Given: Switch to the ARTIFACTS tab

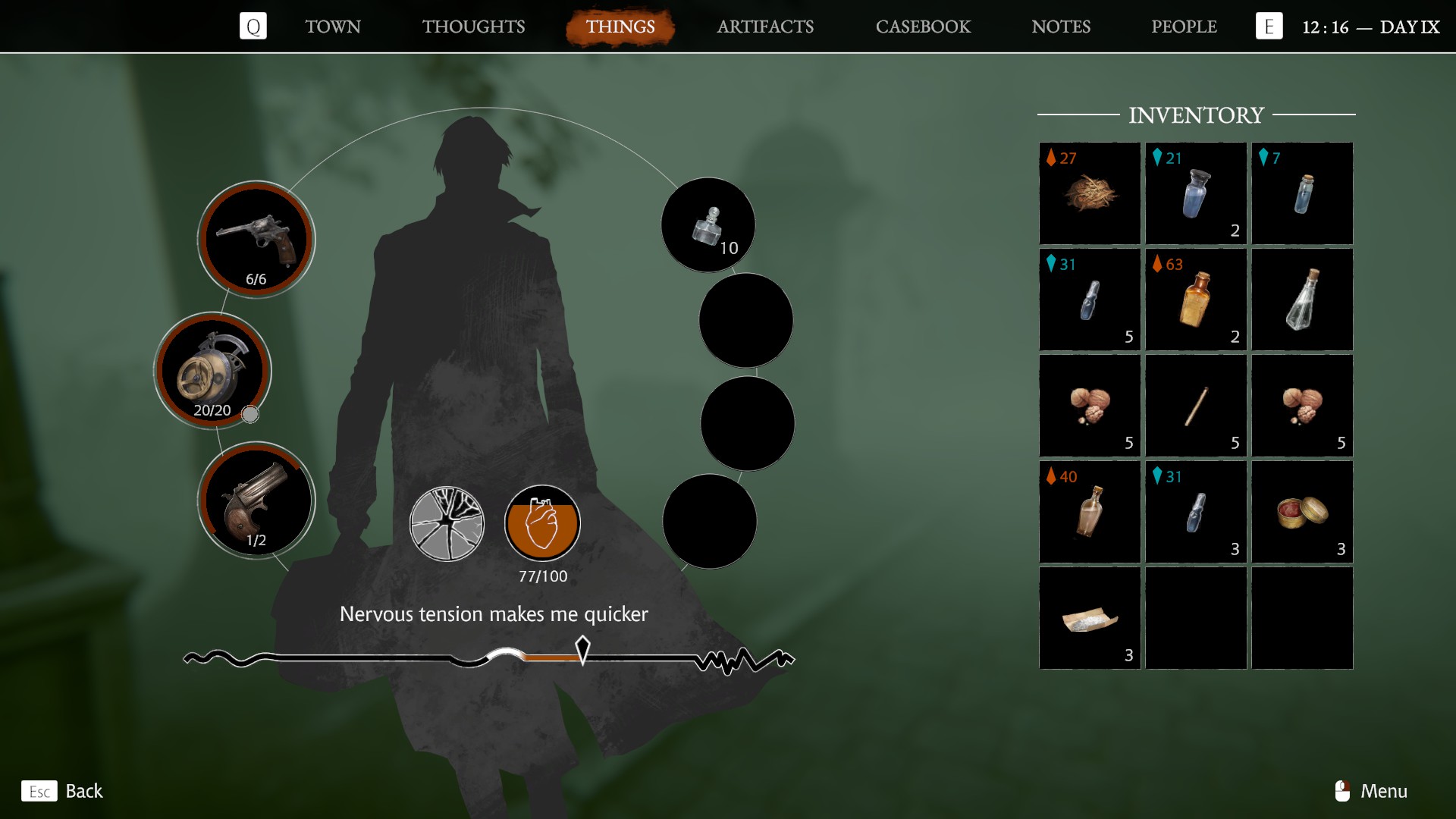Looking at the screenshot, I should coord(765,27).
